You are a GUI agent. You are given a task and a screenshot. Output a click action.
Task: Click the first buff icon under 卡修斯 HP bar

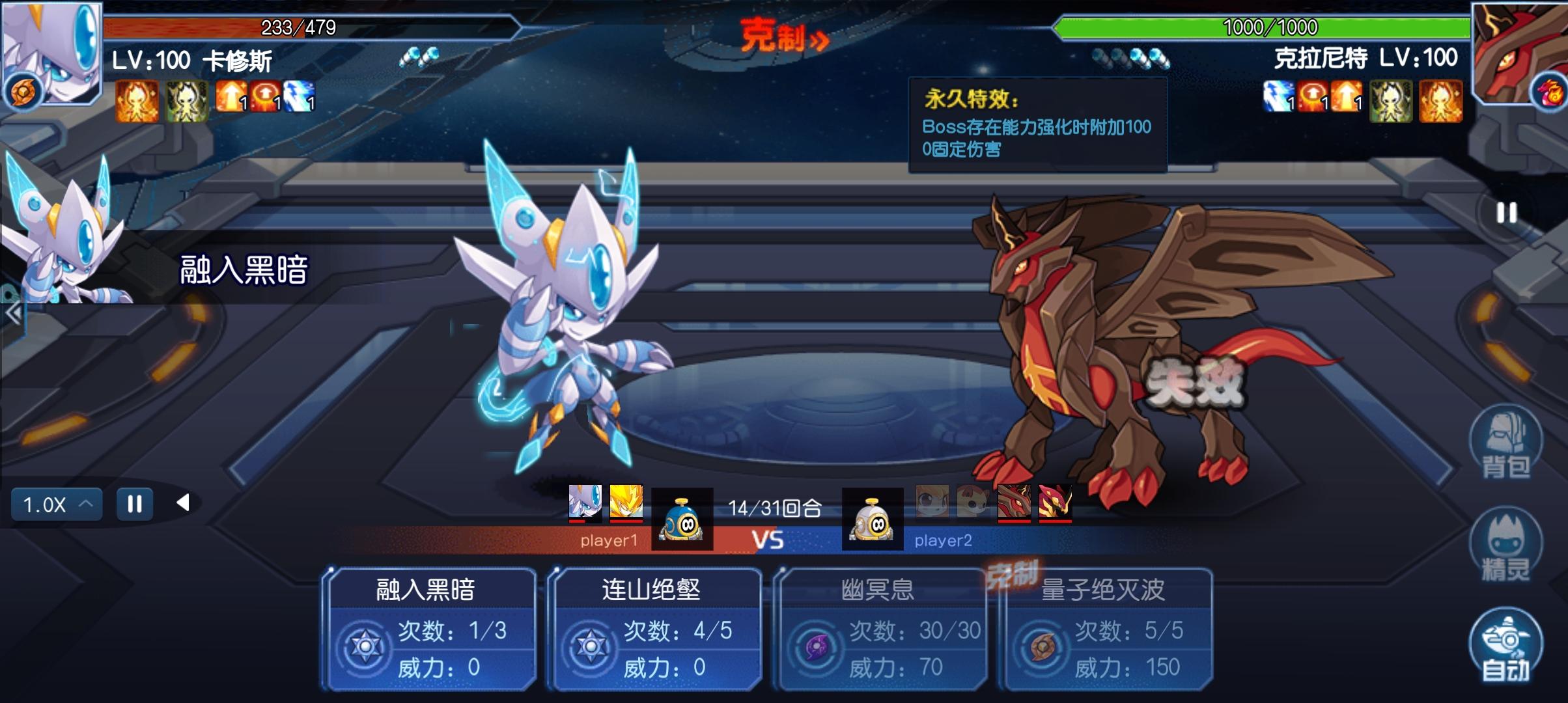pyautogui.click(x=137, y=102)
